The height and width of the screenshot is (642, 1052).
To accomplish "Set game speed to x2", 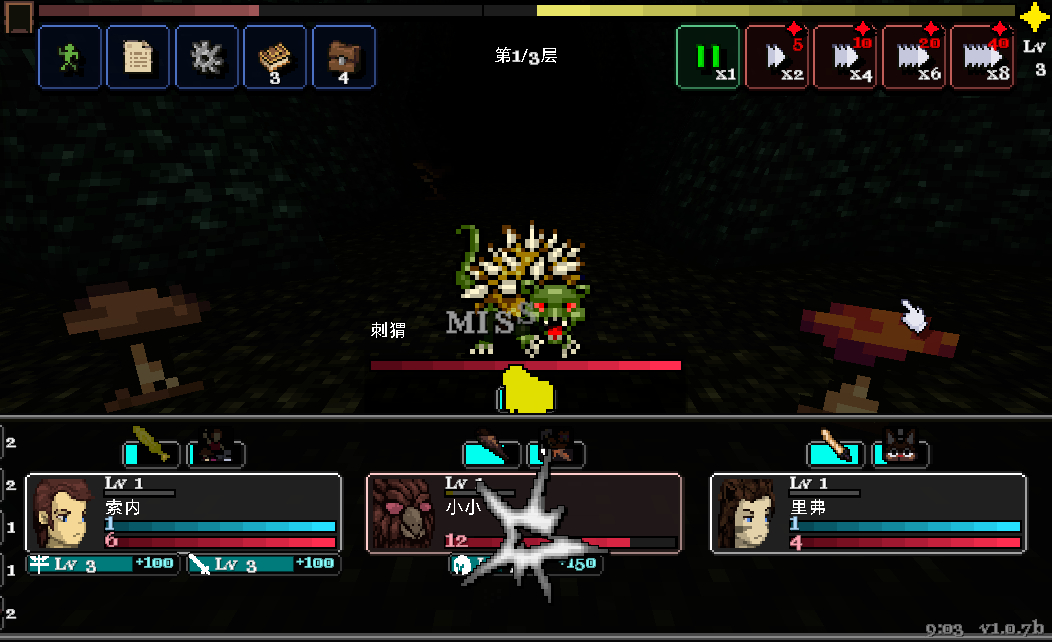I will (777, 57).
